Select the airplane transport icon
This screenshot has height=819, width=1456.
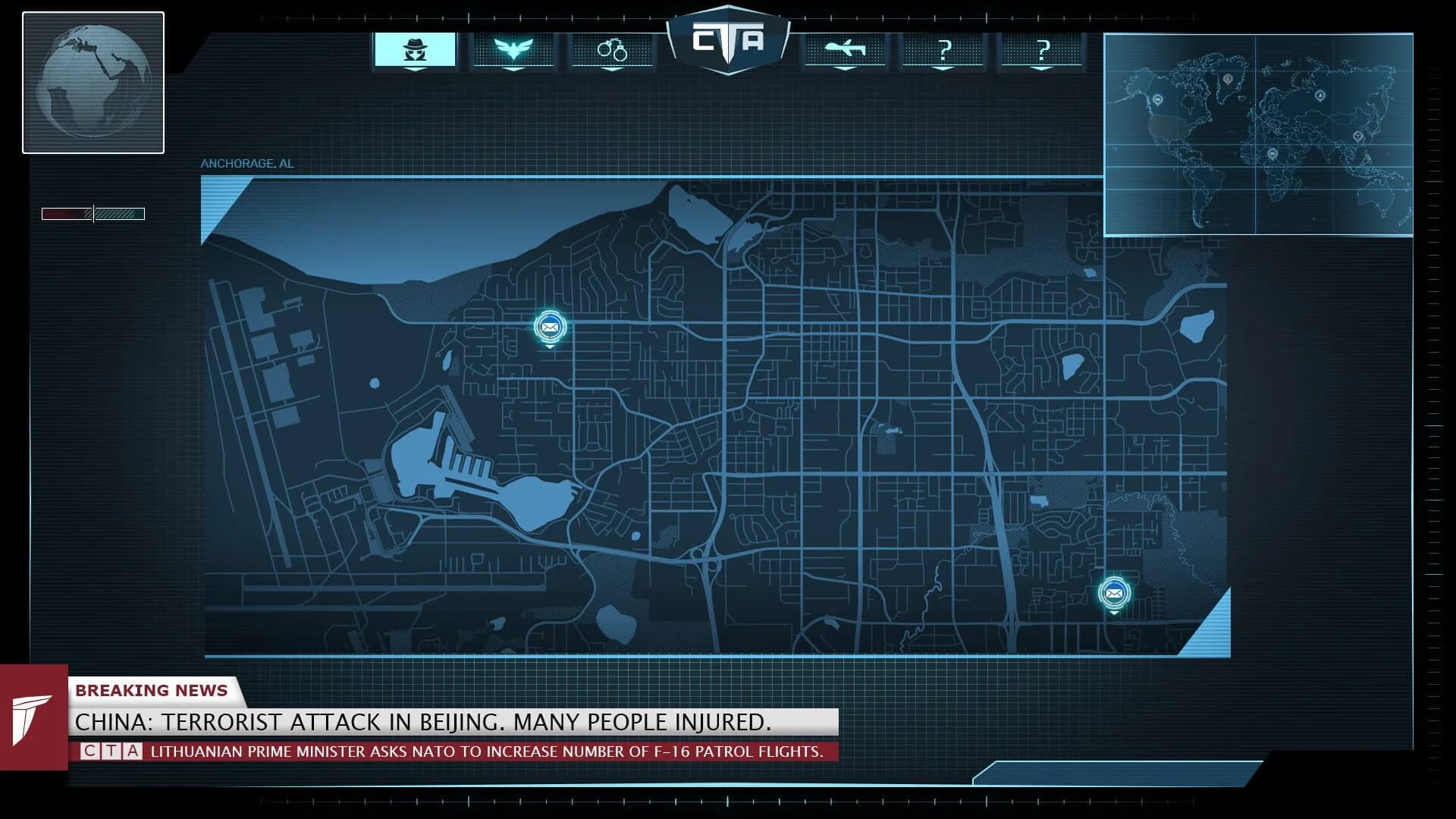pos(844,49)
